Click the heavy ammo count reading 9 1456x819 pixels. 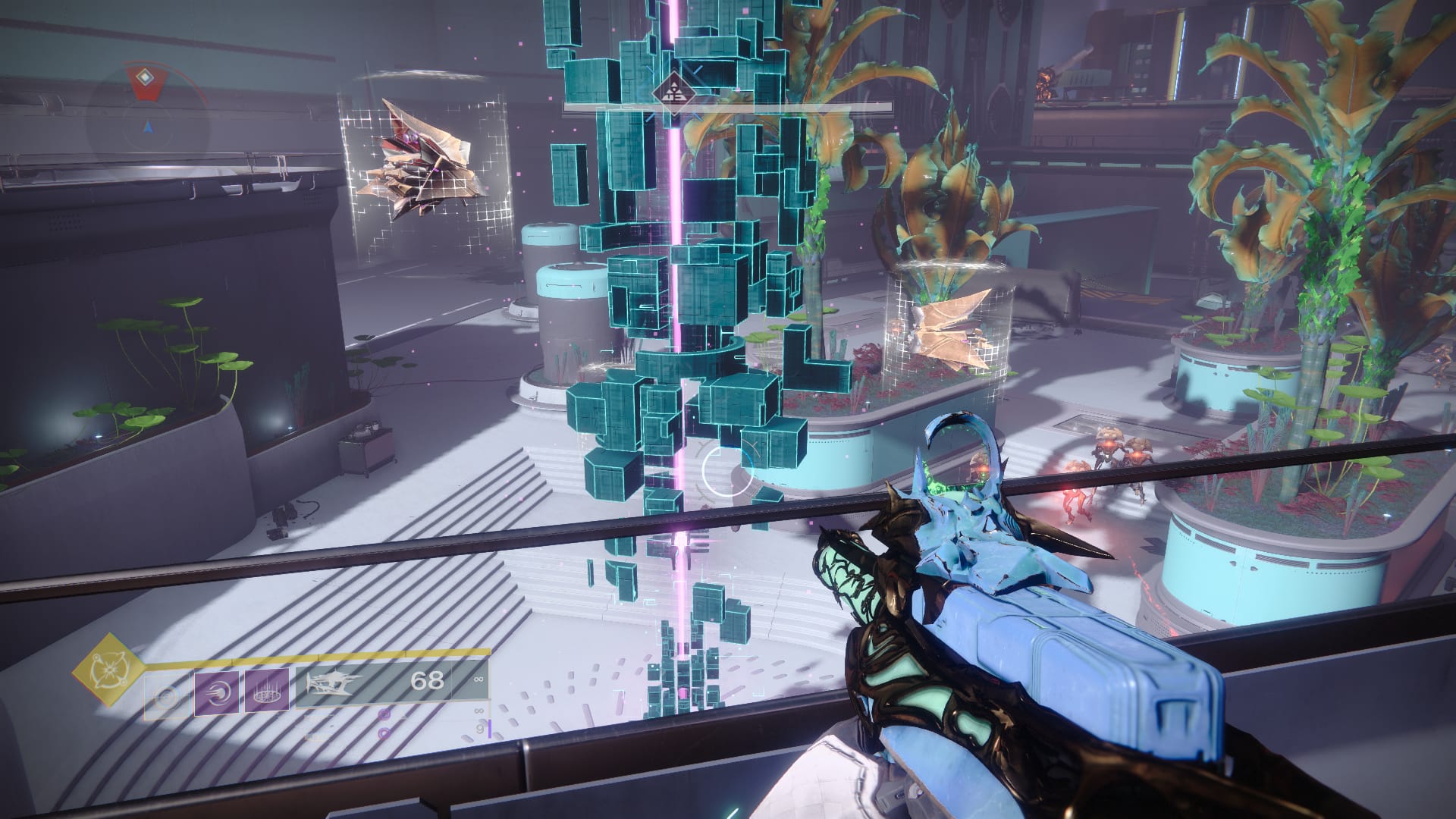tap(479, 729)
